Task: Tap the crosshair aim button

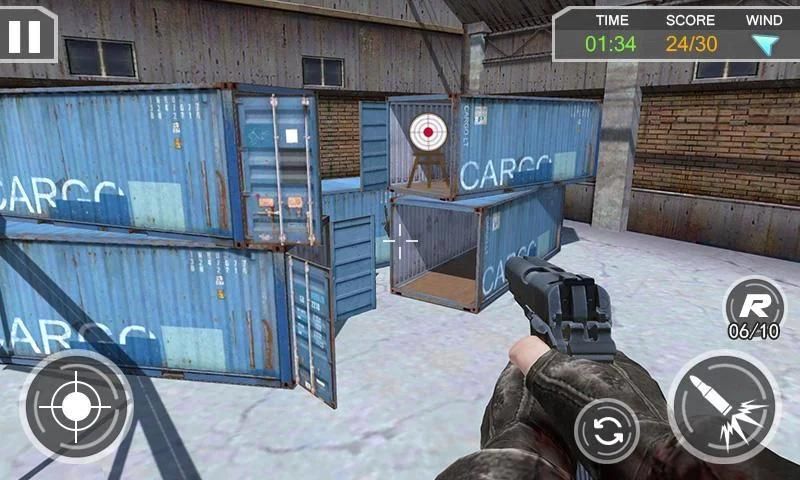Action: tap(76, 405)
